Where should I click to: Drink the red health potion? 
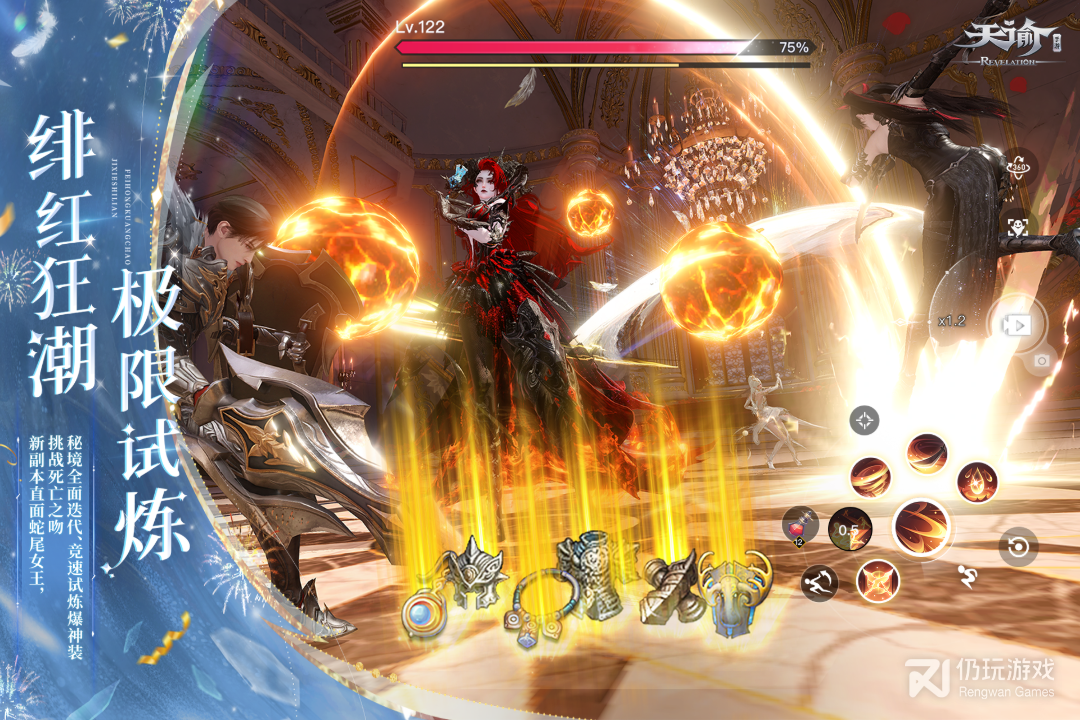tap(802, 526)
